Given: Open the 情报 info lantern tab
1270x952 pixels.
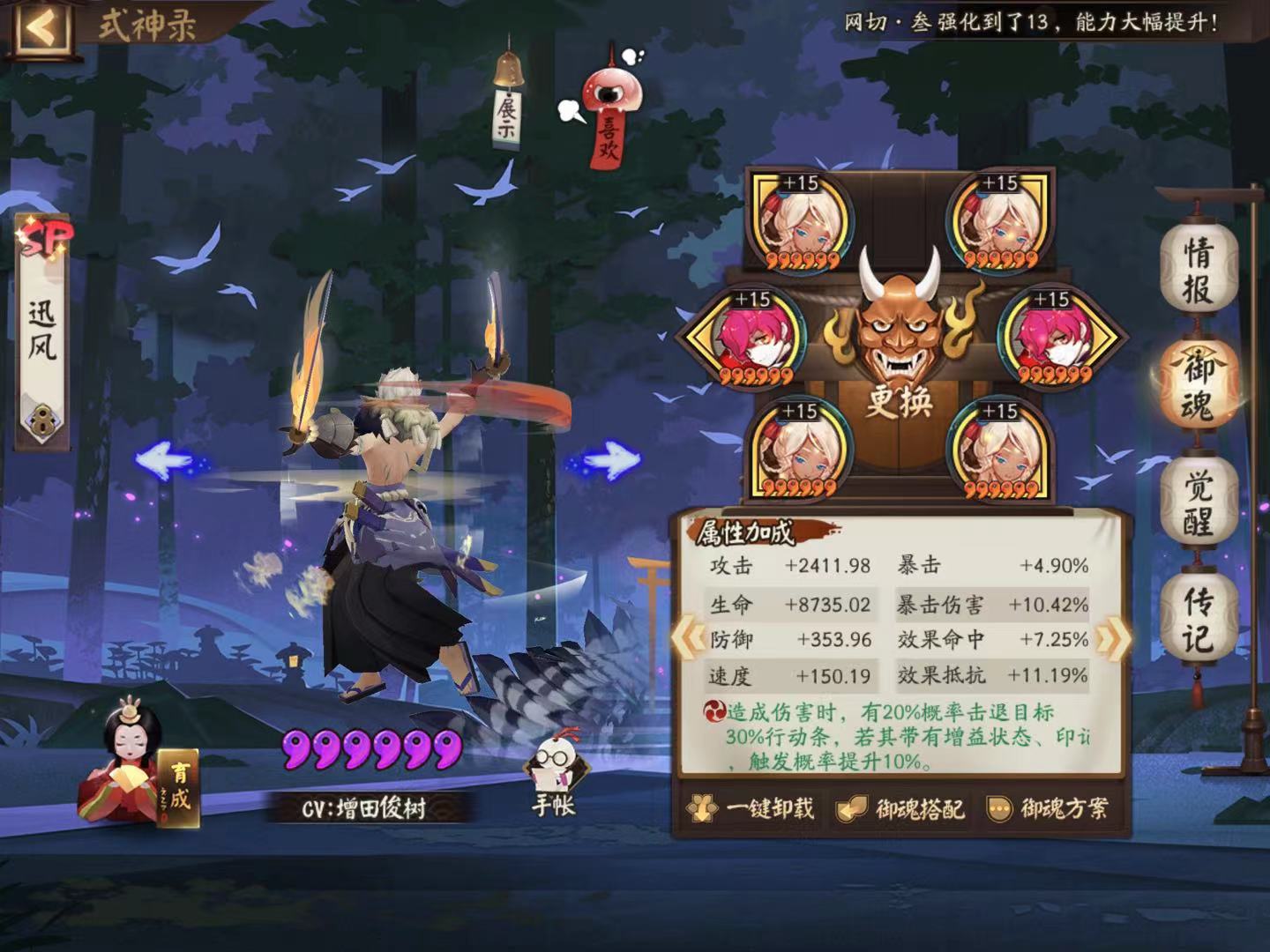Looking at the screenshot, I should click(x=1199, y=269).
